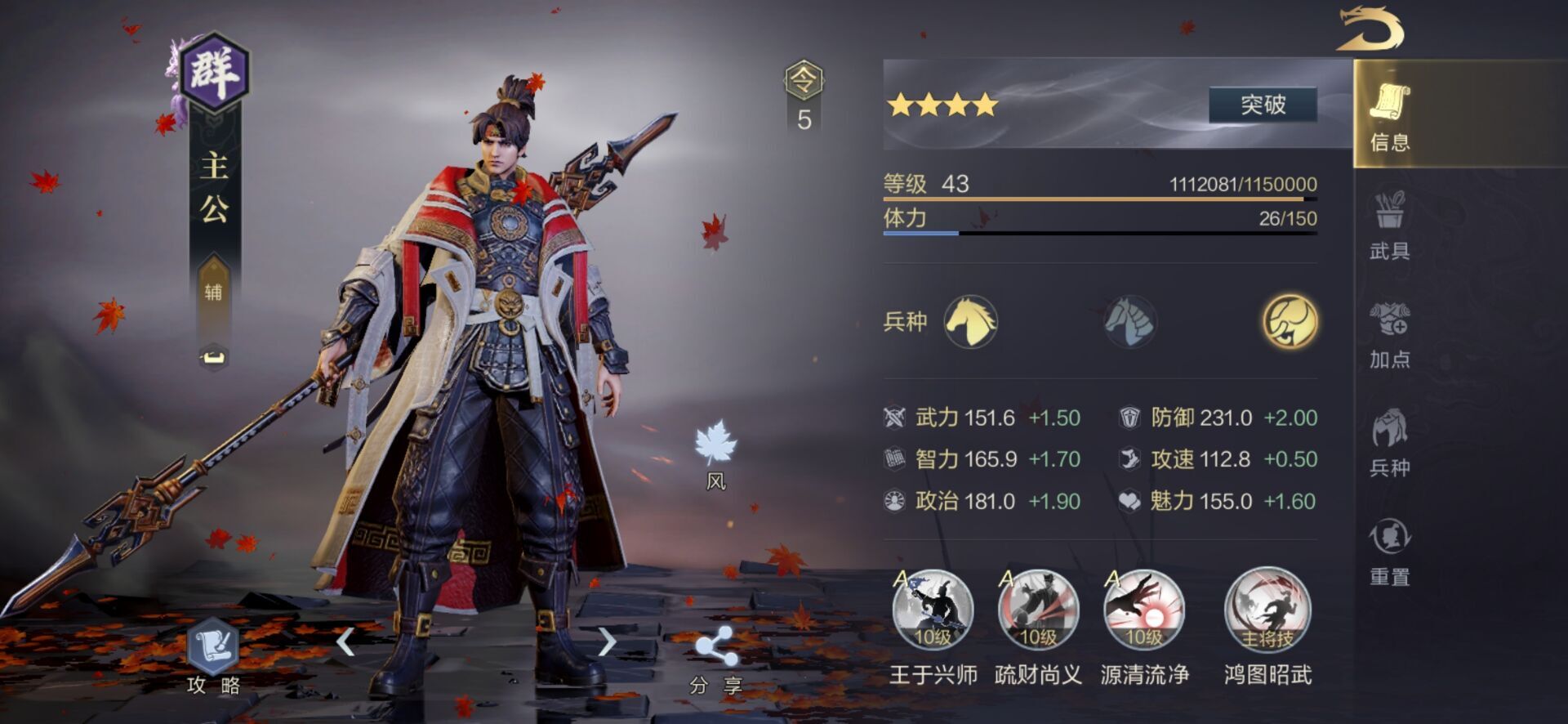The width and height of the screenshot is (1568, 724).
Task: Select the gold round troop type icon
Action: coord(1290,321)
